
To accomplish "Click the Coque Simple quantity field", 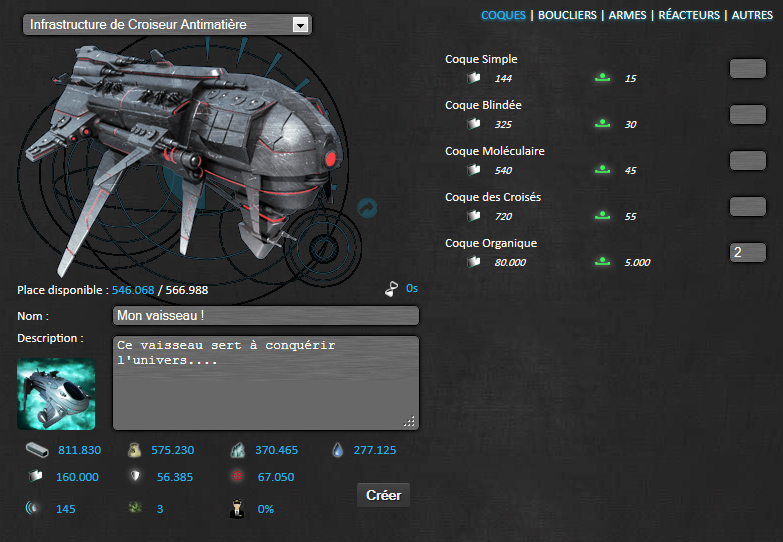I will coord(747,68).
